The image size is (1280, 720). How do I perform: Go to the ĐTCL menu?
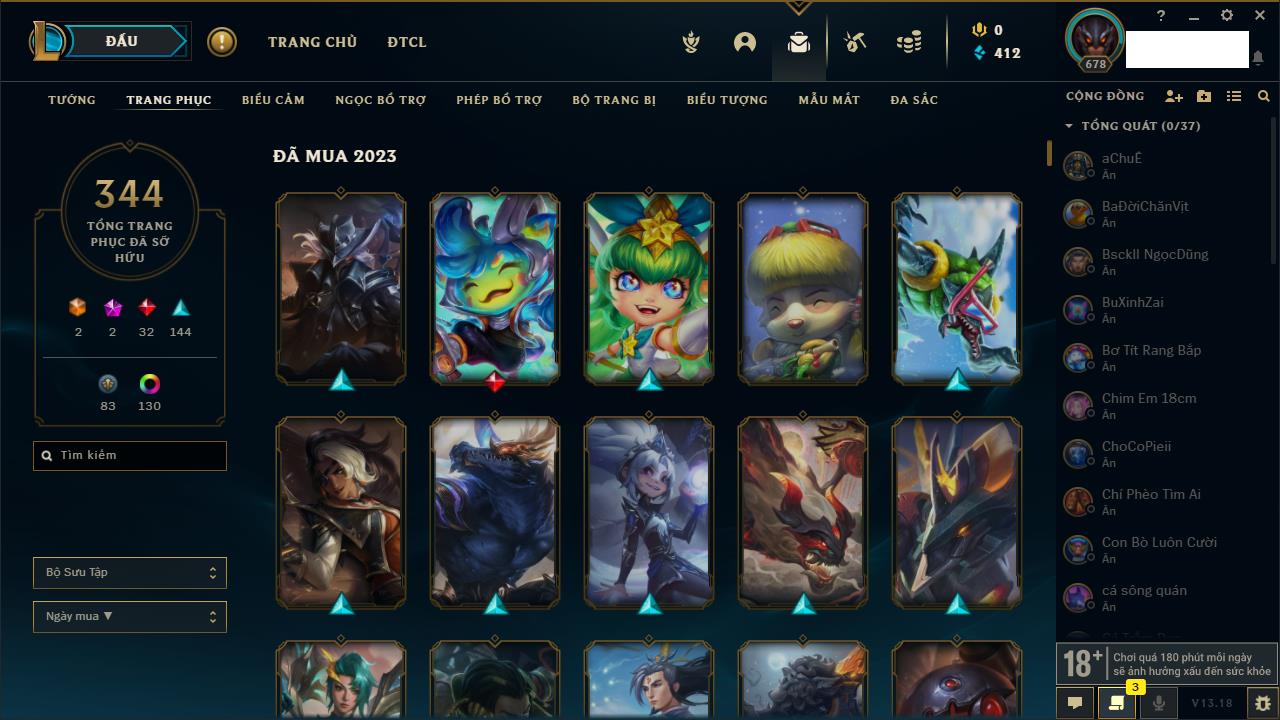[407, 42]
